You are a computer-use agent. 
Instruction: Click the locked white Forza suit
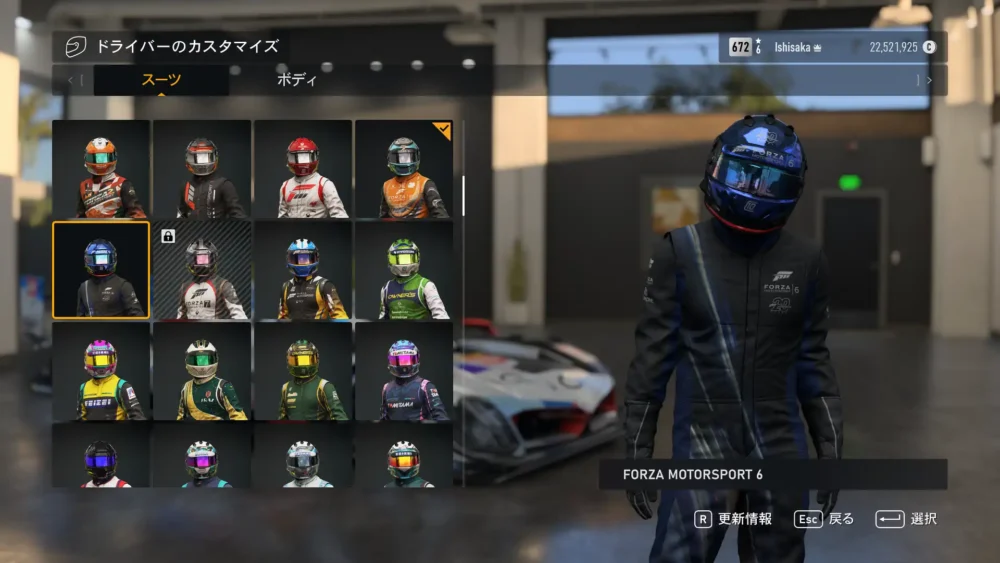202,270
